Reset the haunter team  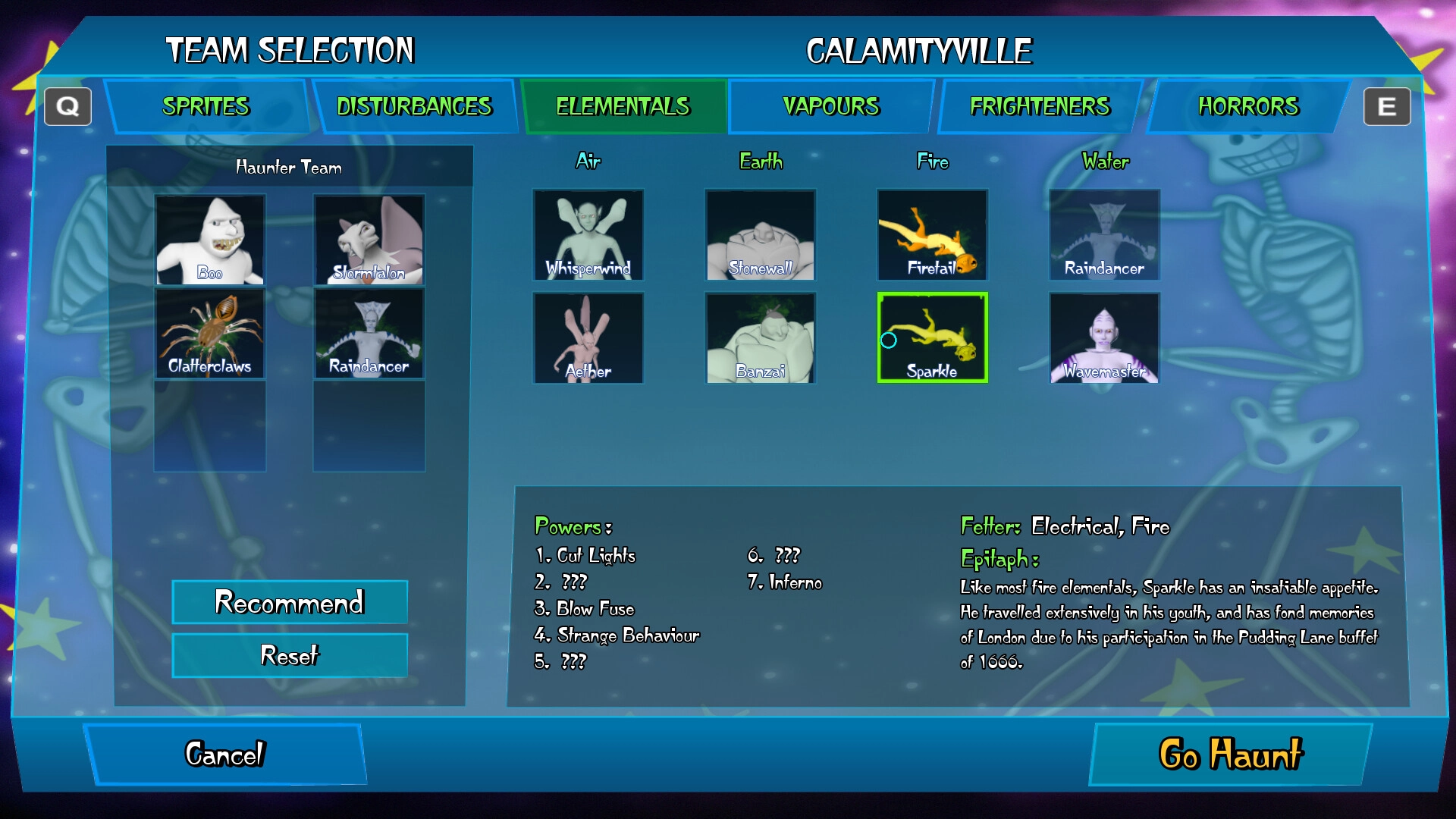[290, 655]
